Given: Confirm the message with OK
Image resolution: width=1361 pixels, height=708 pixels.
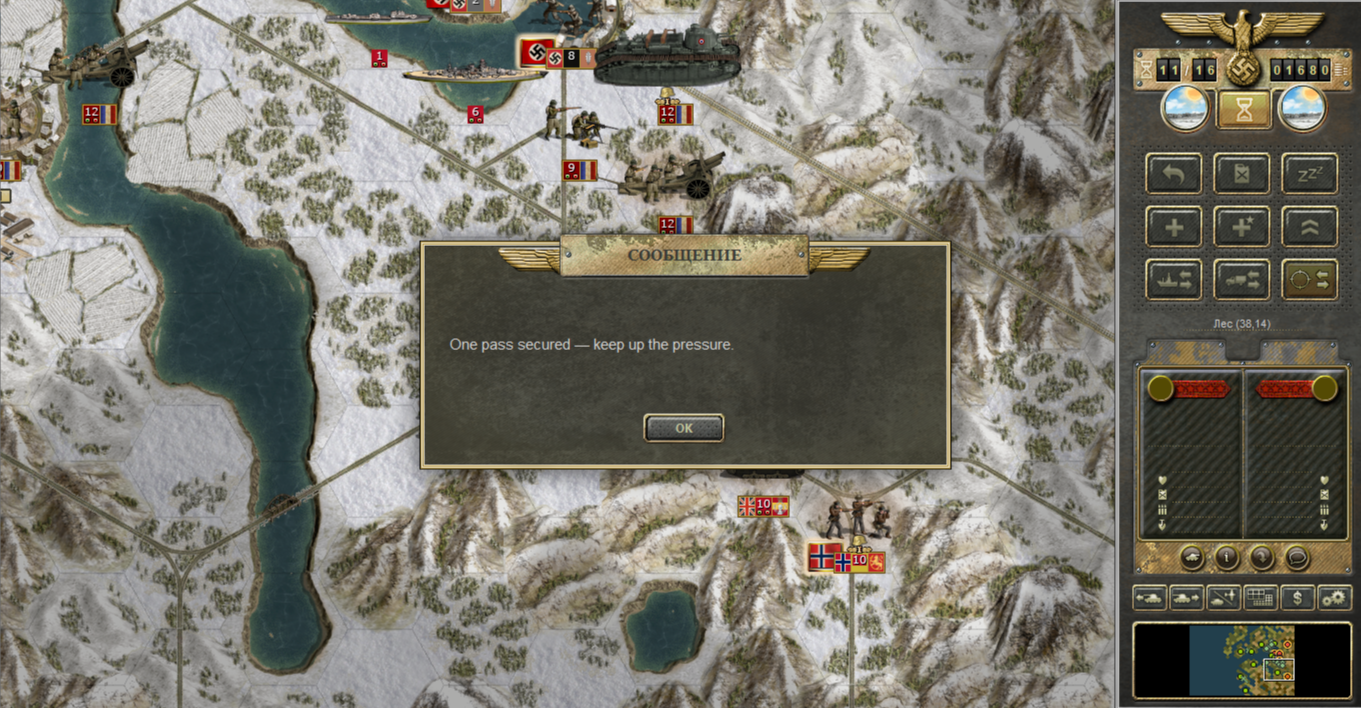Looking at the screenshot, I should (684, 428).
